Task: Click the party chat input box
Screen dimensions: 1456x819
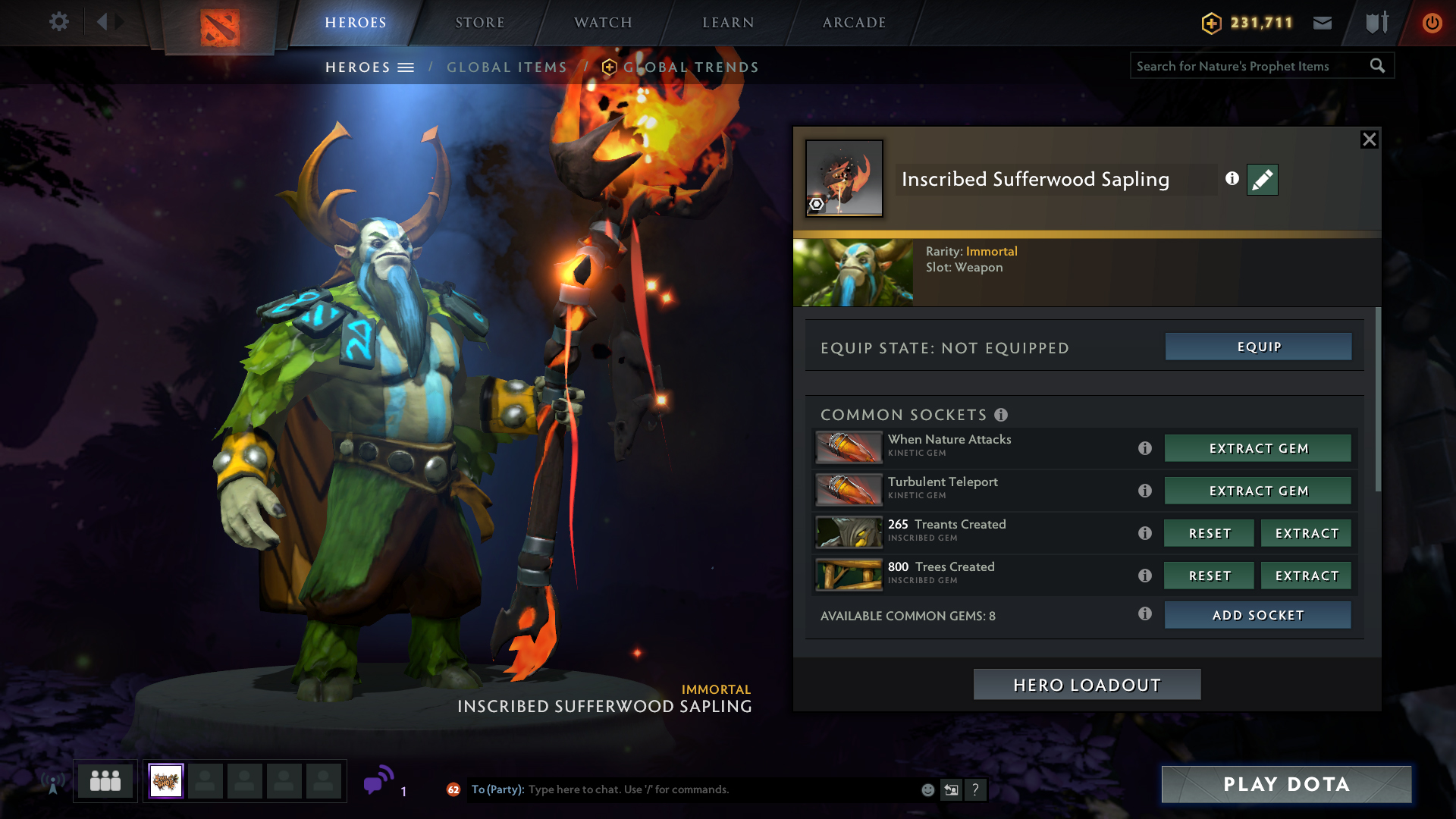Action: pos(720,789)
